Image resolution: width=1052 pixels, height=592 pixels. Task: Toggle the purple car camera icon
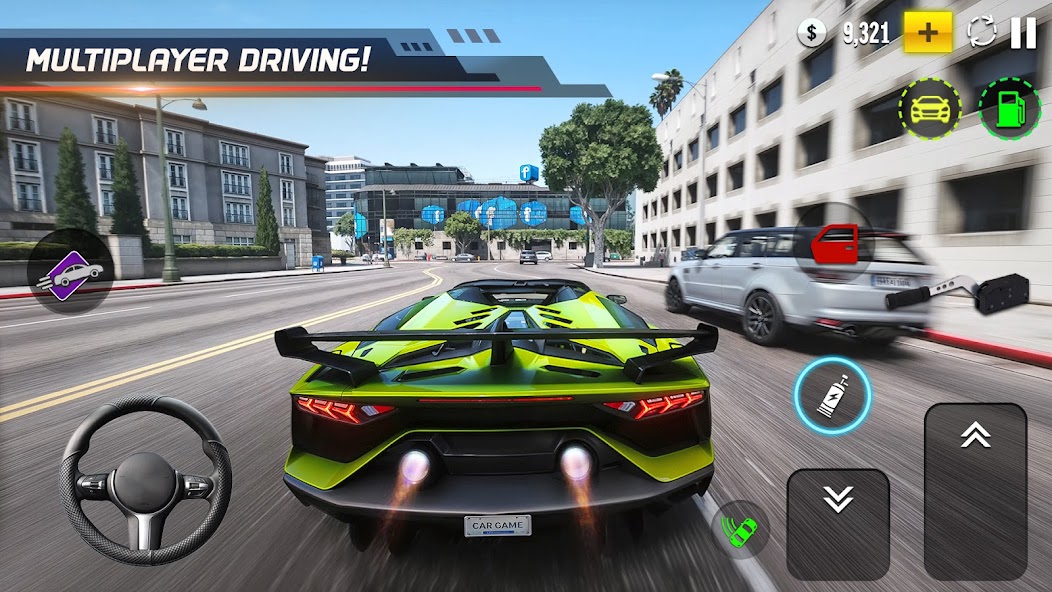click(69, 272)
